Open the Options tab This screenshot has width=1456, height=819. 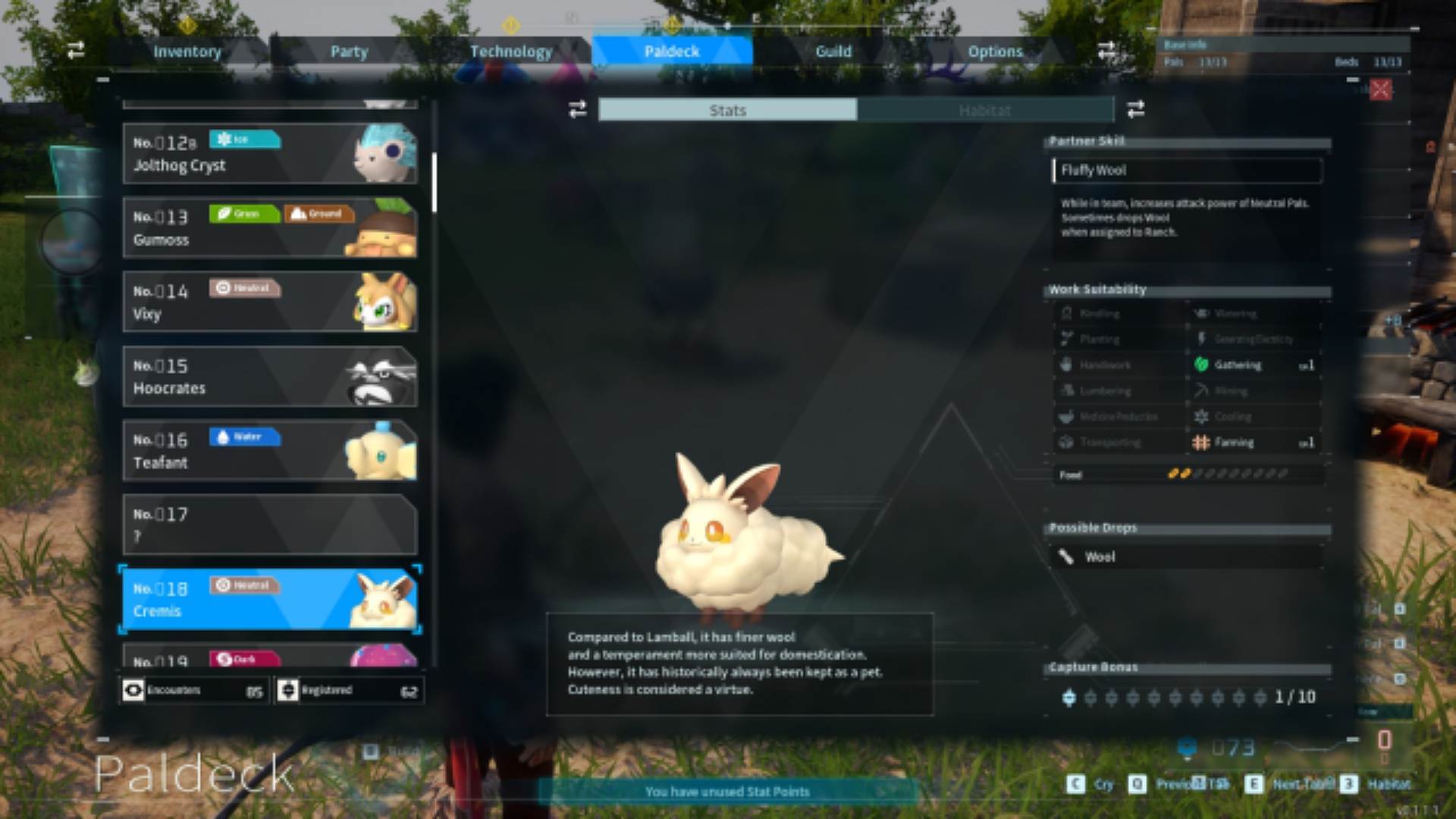click(x=995, y=52)
